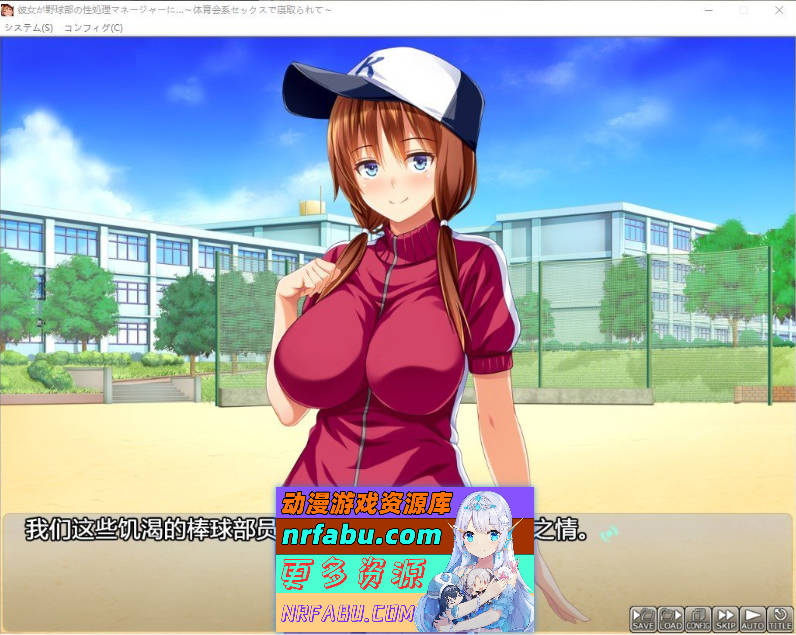Open the CONFIG settings button
Viewport: 796px width, 635px height.
point(698,618)
